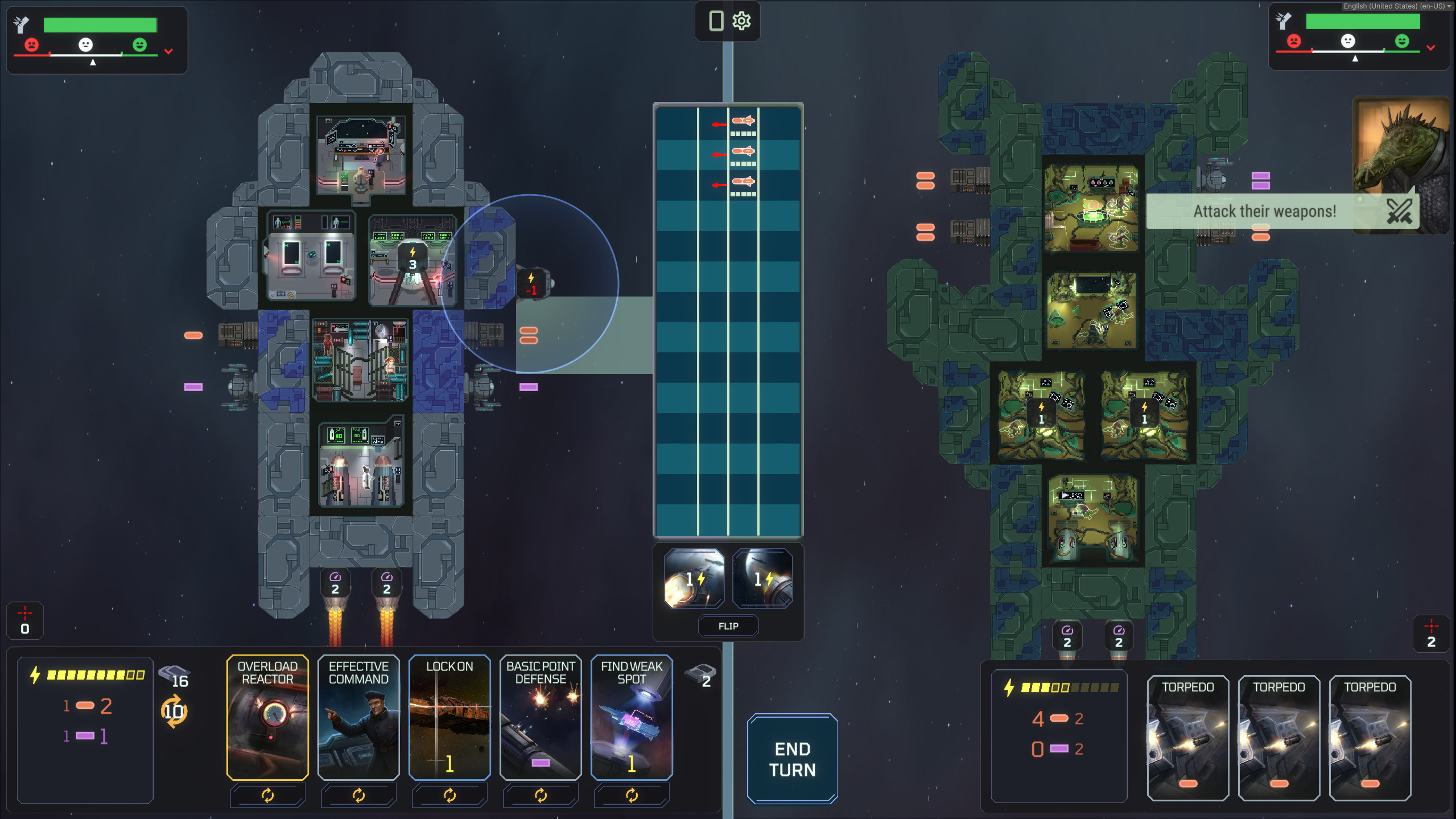This screenshot has height=819, width=1456.
Task: Expand the enemy morale panel arrow
Action: [x=1430, y=48]
